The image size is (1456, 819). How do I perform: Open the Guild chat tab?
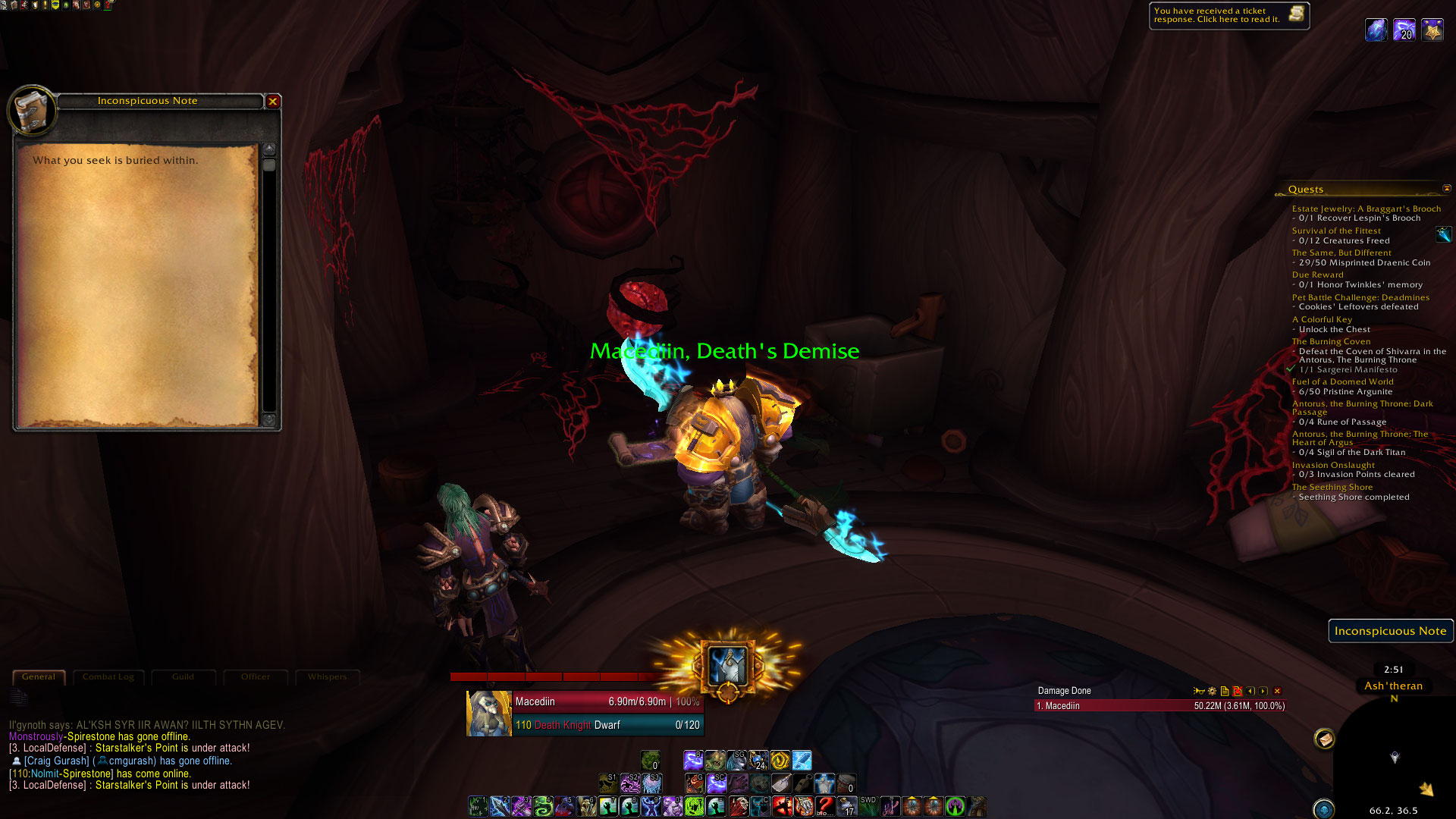tap(183, 677)
